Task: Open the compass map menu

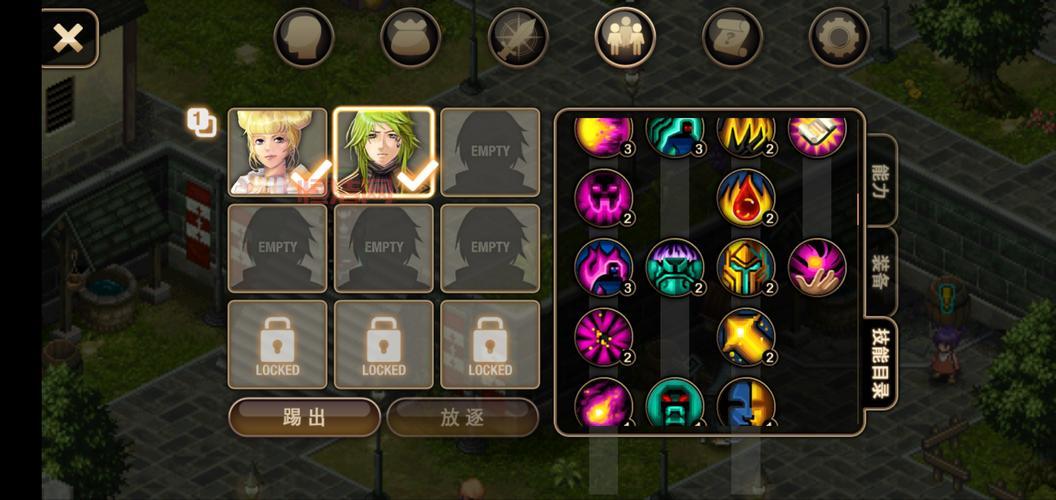Action: (x=518, y=38)
